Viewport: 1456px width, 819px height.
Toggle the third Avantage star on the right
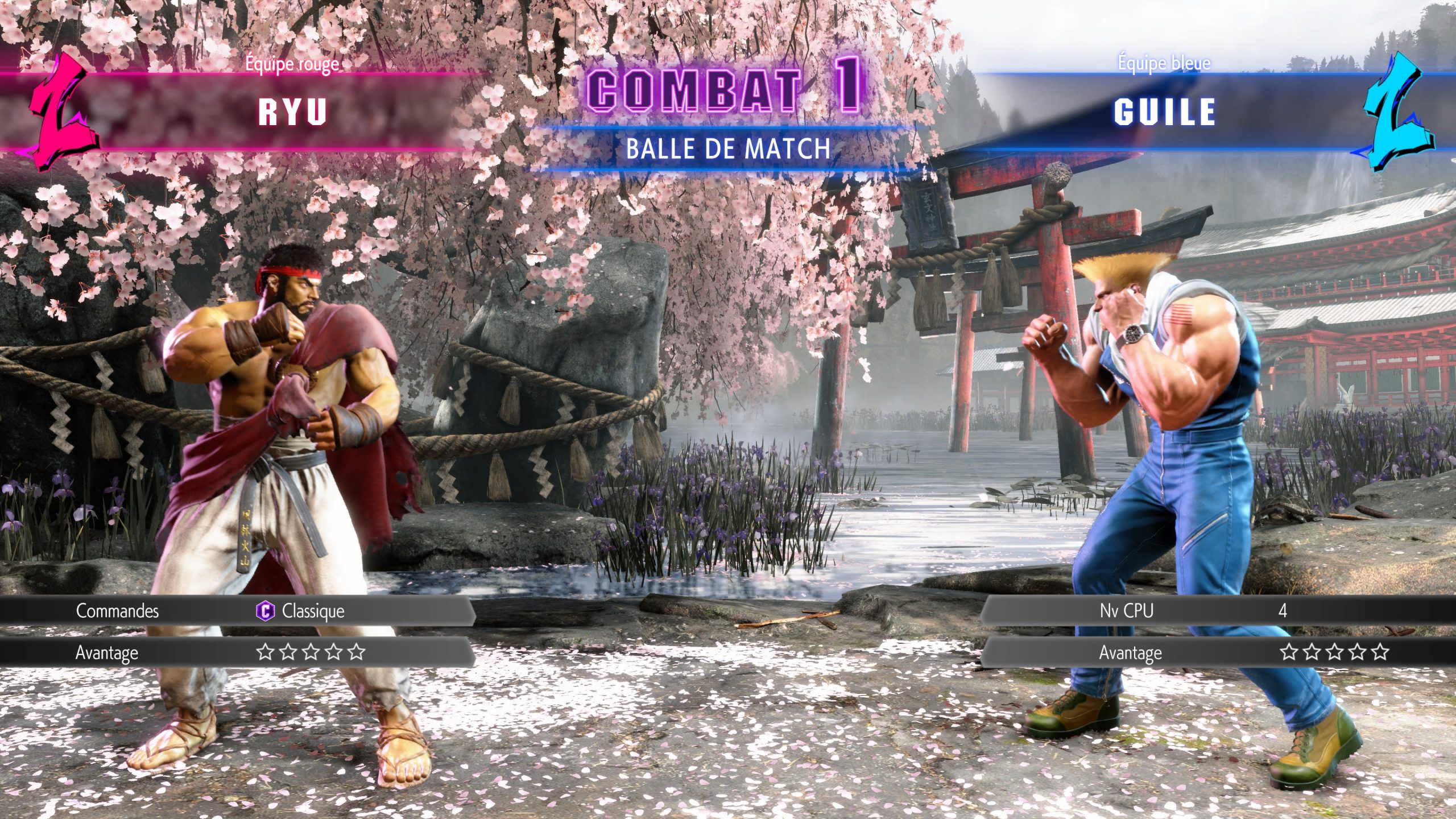pos(1334,652)
